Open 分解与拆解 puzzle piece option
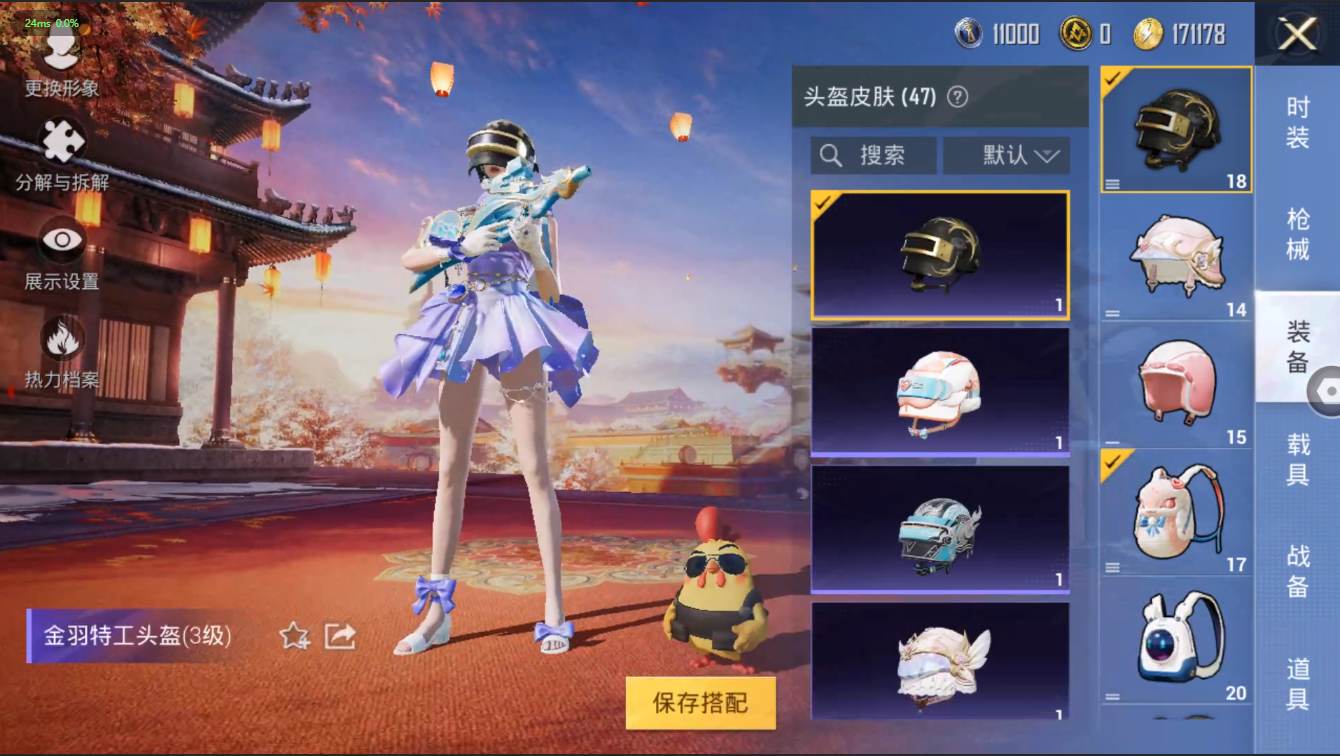This screenshot has height=756, width=1340. 62,155
